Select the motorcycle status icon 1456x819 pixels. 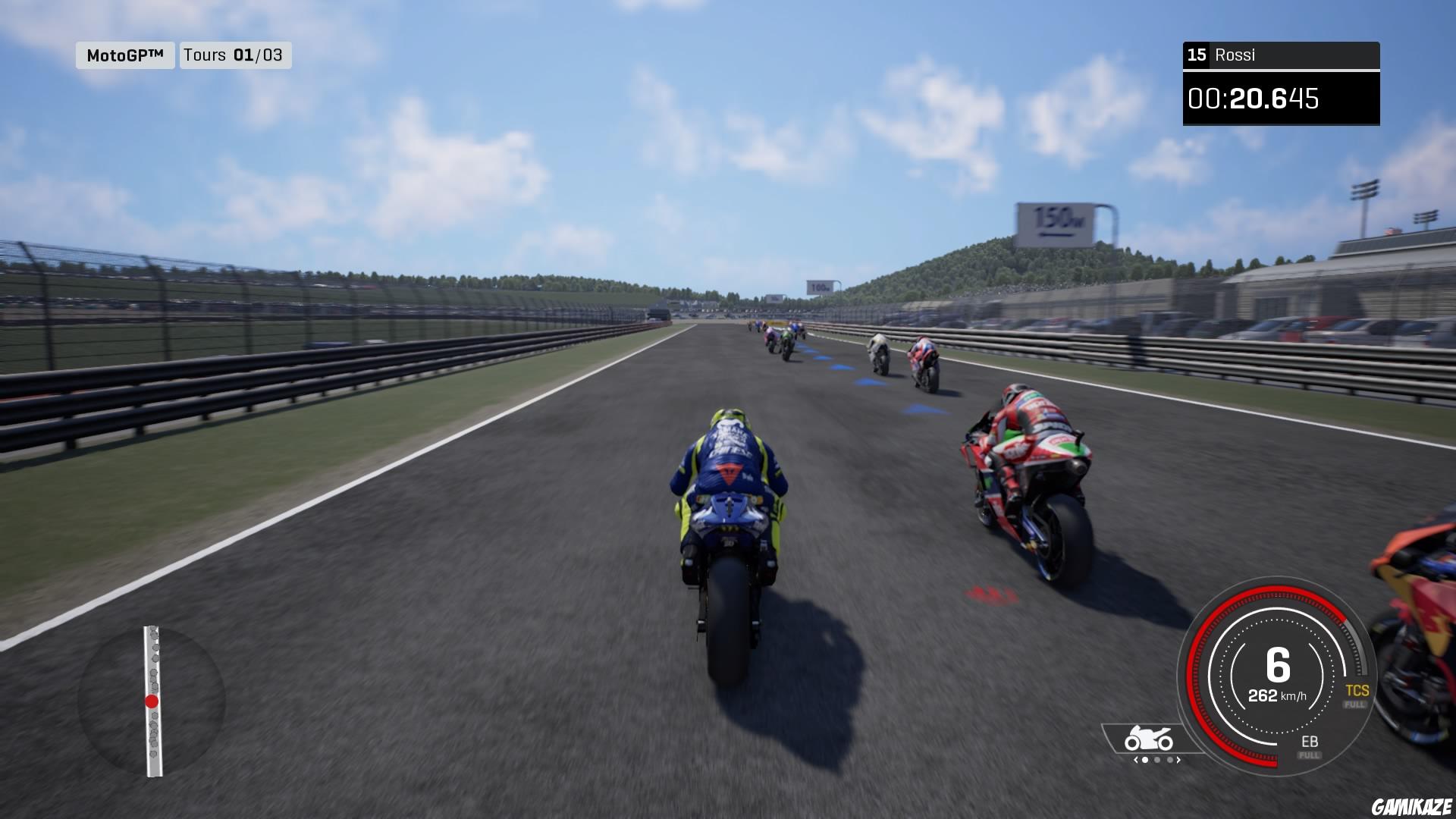click(x=1147, y=738)
